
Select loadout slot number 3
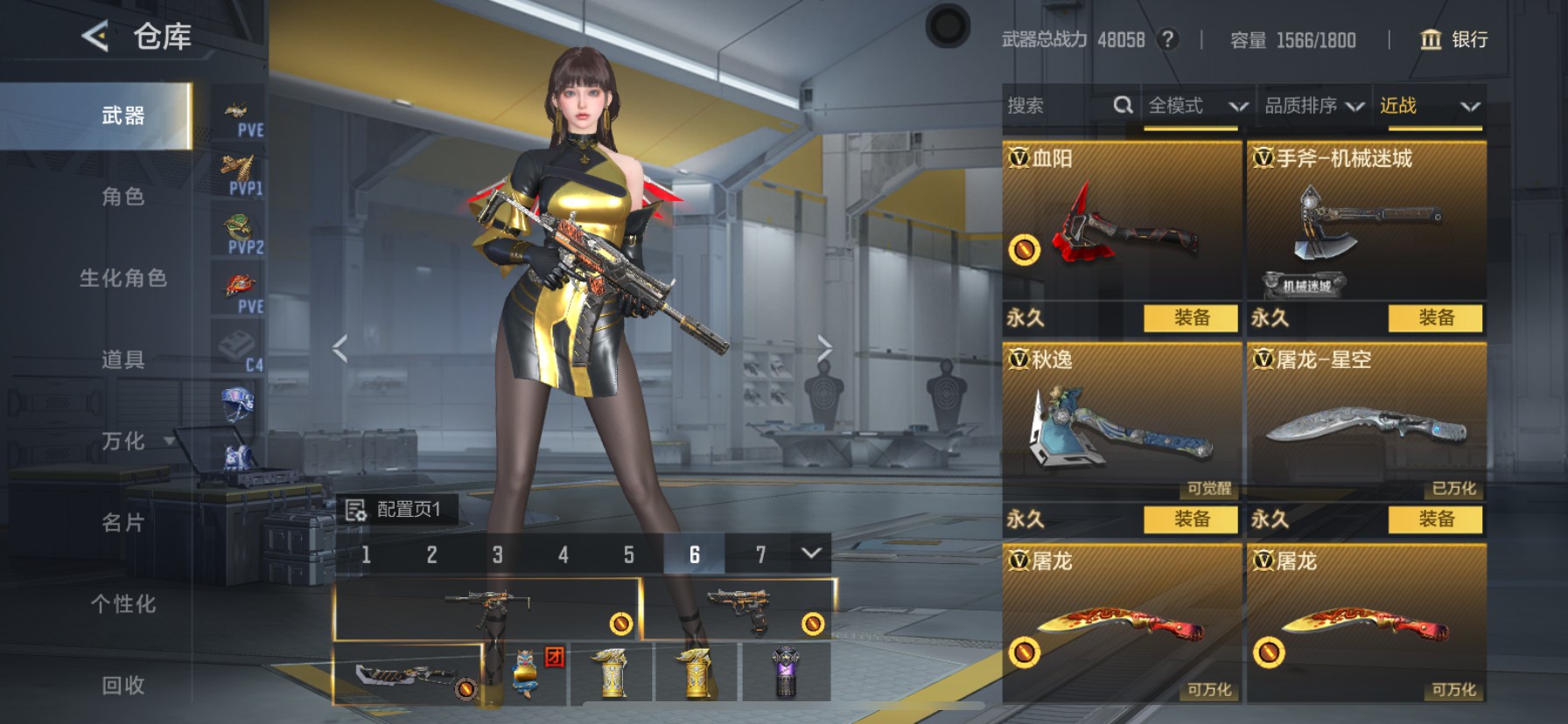(497, 554)
